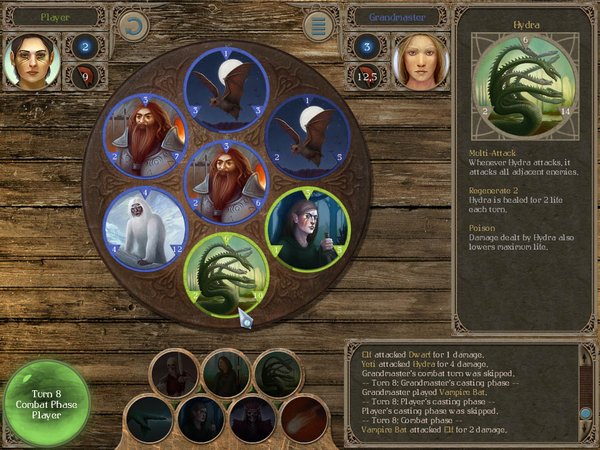The image size is (600, 450).
Task: Choose the horned skull demon card in hand
Action: 252,418
